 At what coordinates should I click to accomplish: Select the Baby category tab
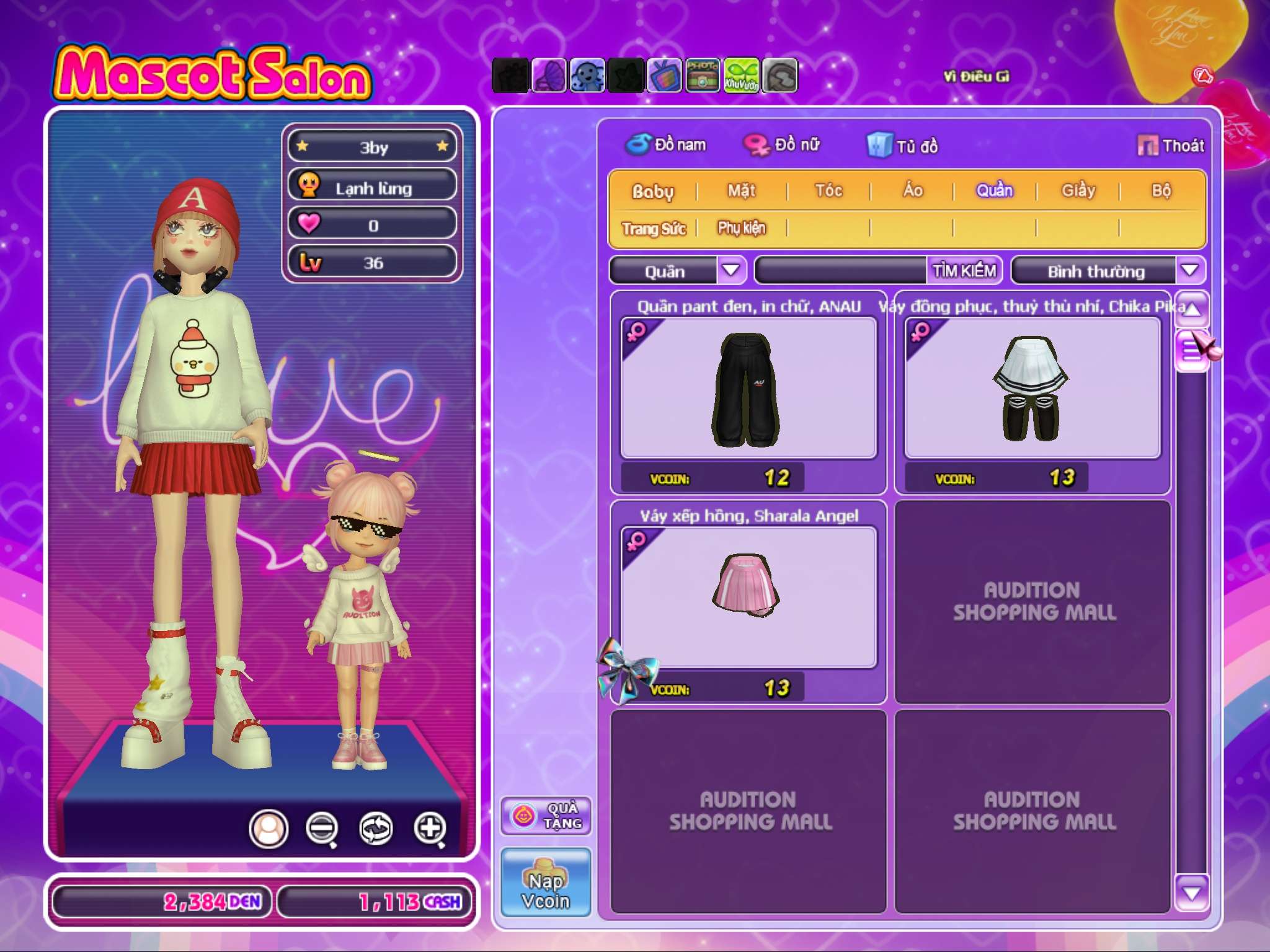[652, 191]
